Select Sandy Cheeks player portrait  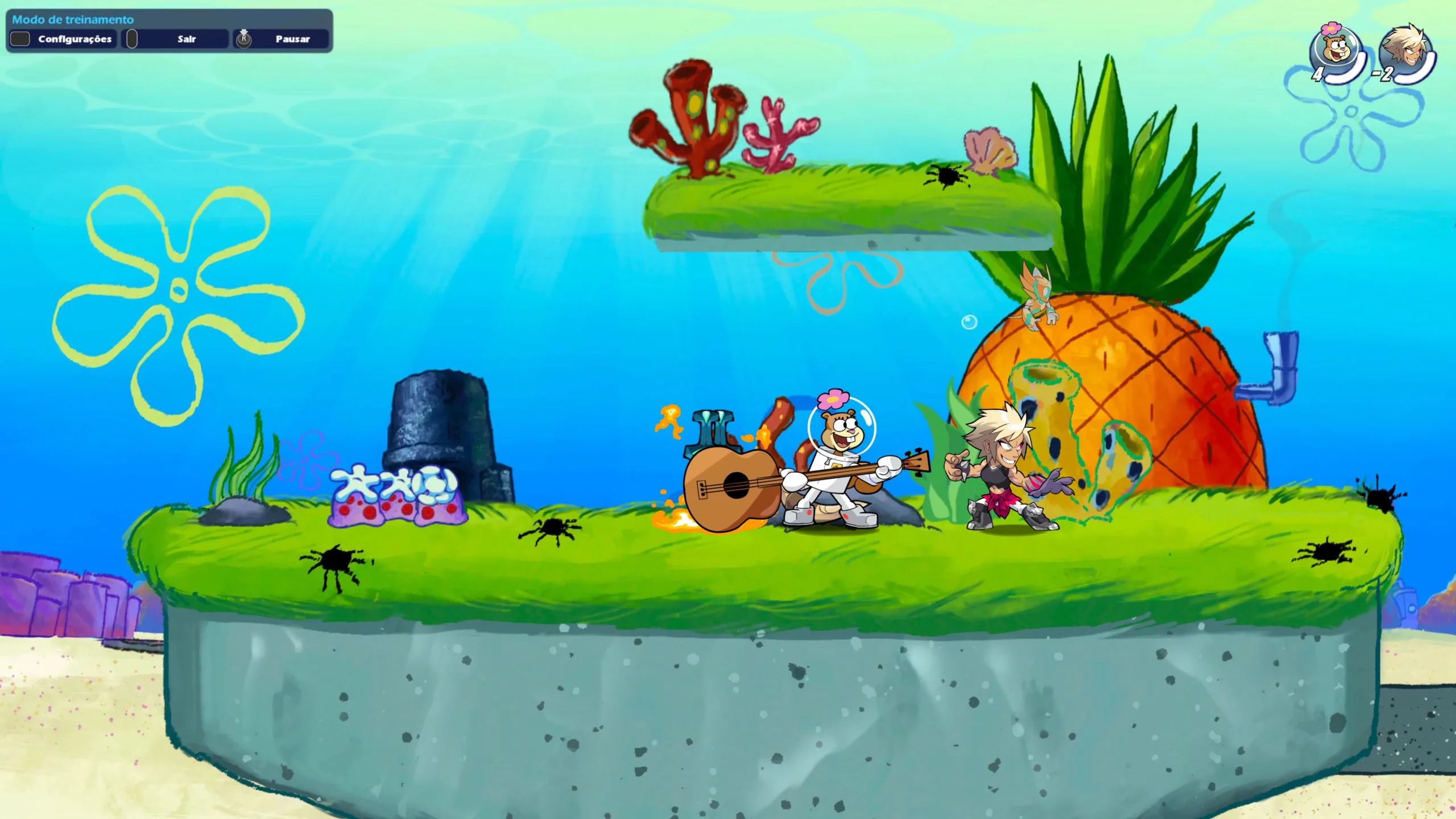click(x=1335, y=52)
